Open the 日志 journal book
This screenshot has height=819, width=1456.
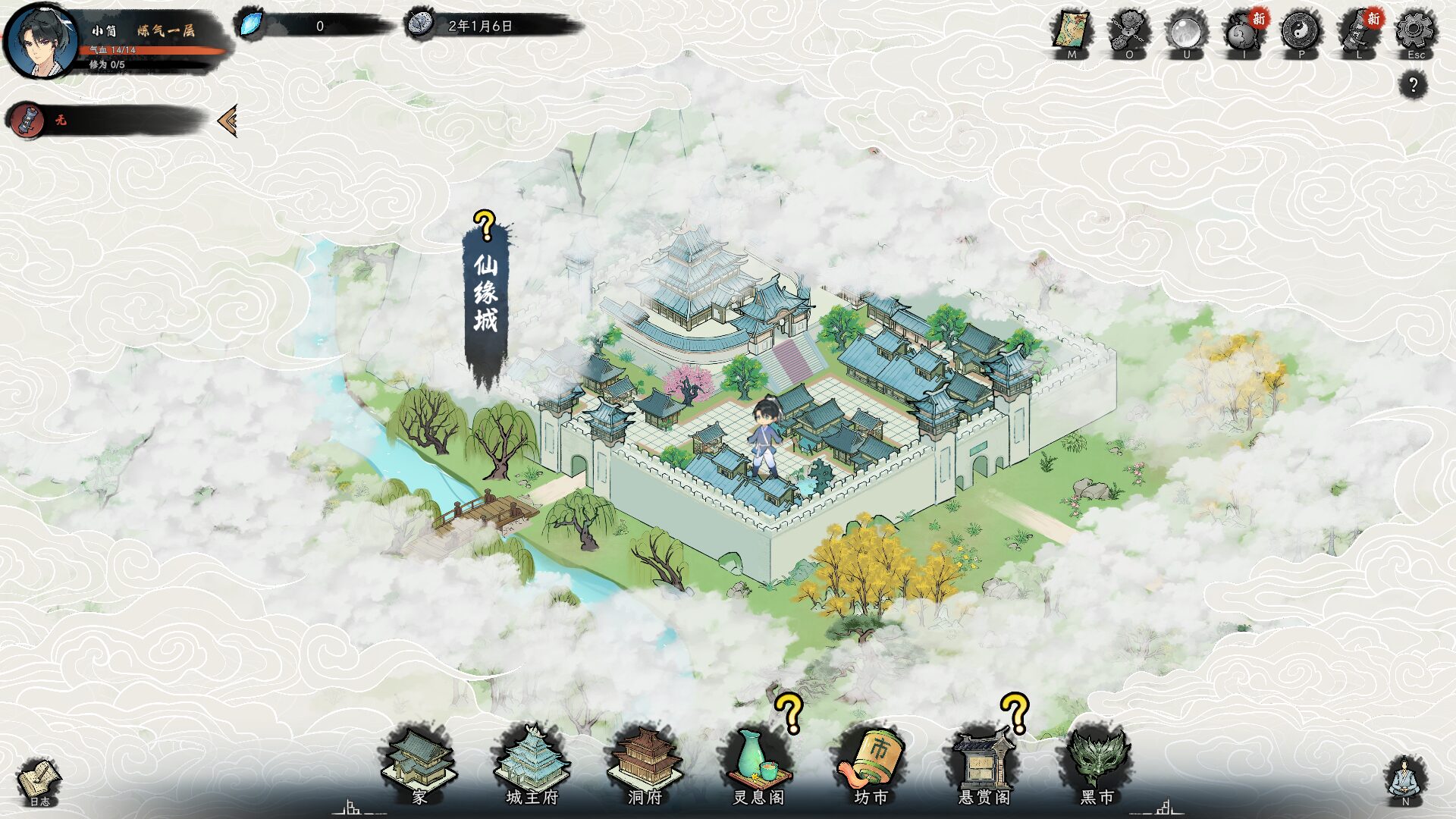(x=39, y=781)
